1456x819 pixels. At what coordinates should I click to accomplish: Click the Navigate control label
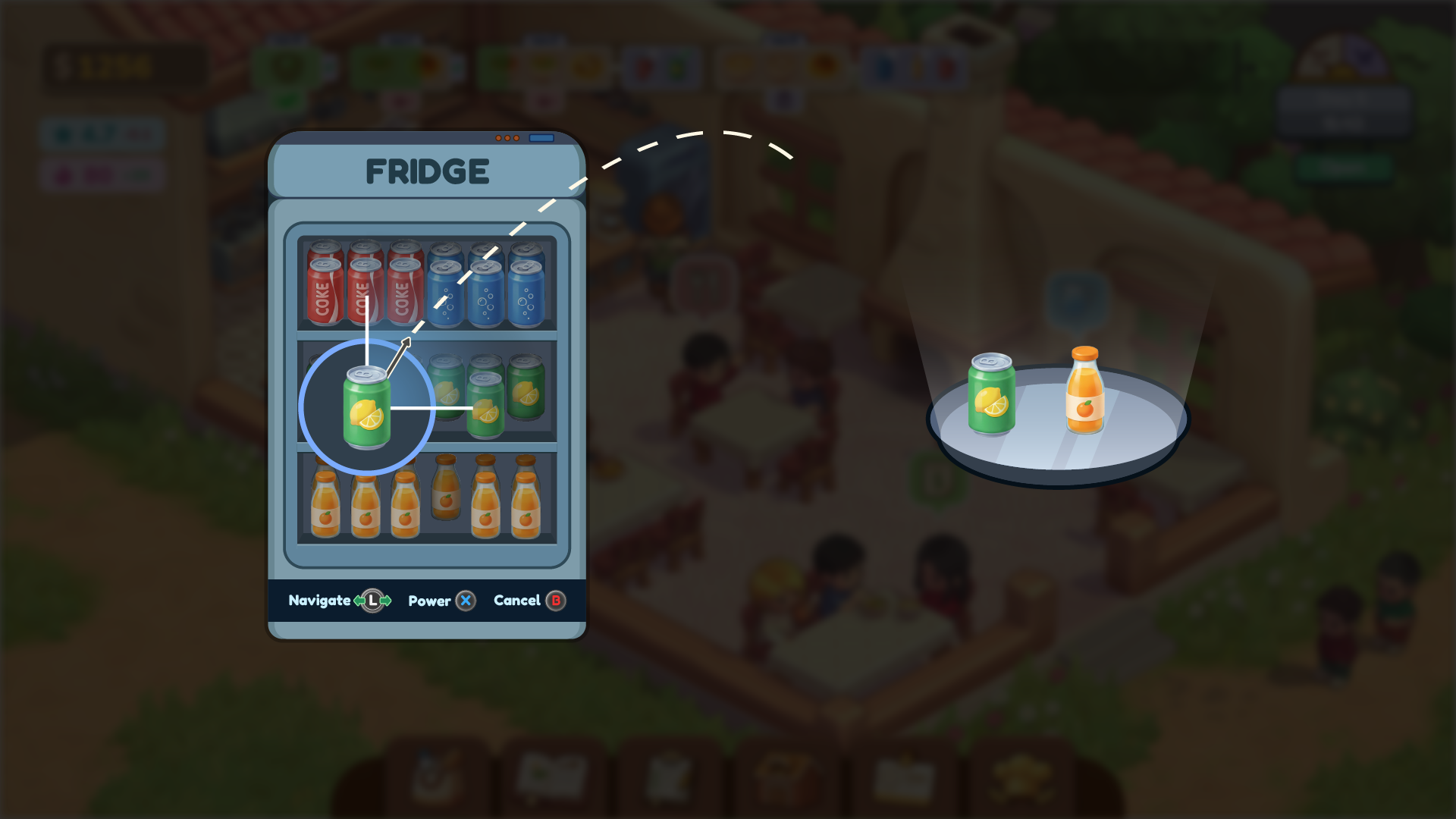point(318,600)
